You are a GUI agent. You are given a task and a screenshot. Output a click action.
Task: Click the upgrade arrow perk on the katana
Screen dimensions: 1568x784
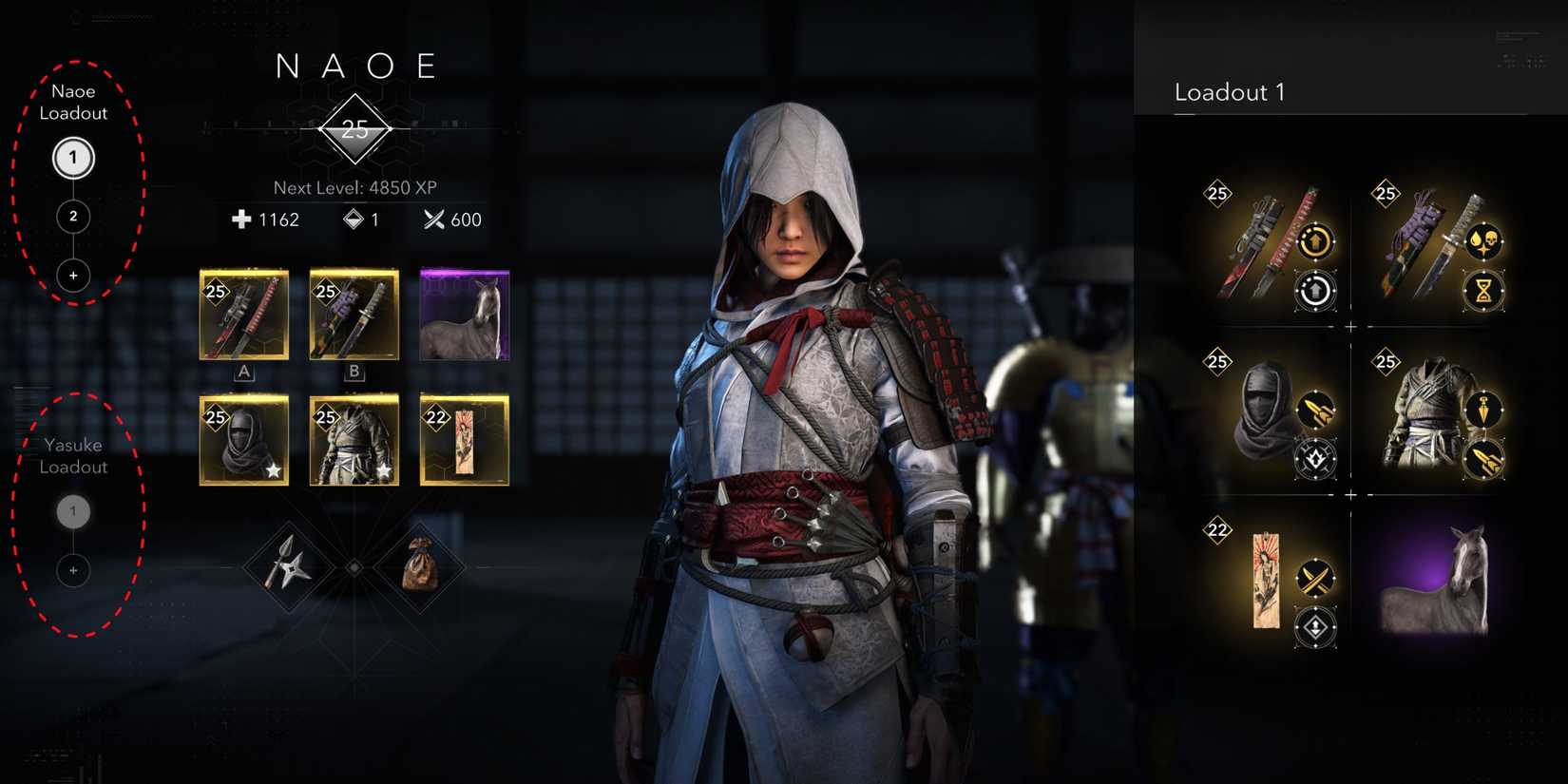coord(1315,243)
